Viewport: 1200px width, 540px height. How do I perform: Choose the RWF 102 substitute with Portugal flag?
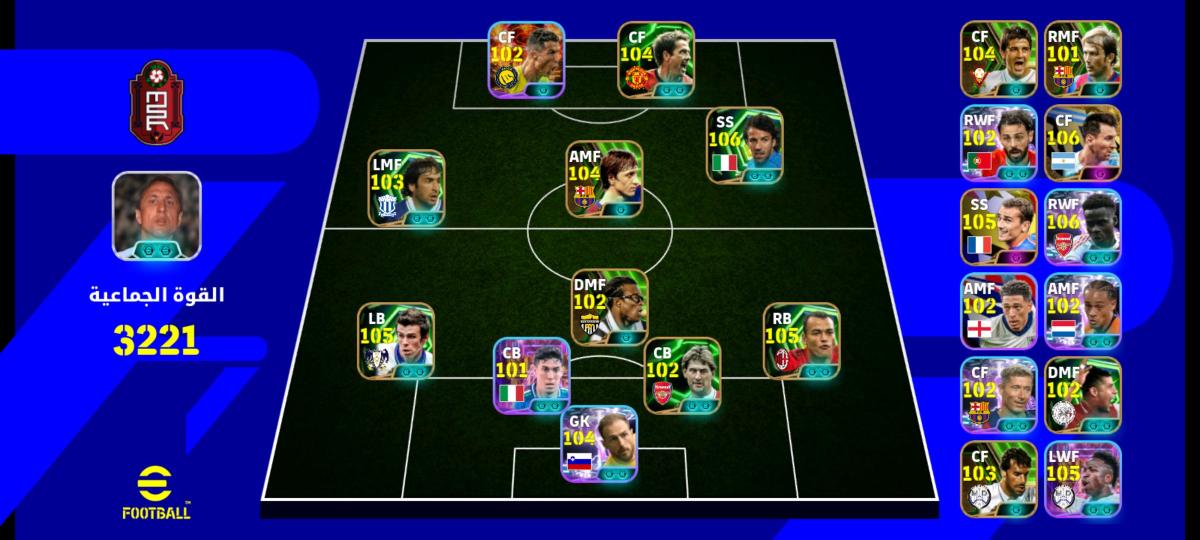(x=998, y=142)
